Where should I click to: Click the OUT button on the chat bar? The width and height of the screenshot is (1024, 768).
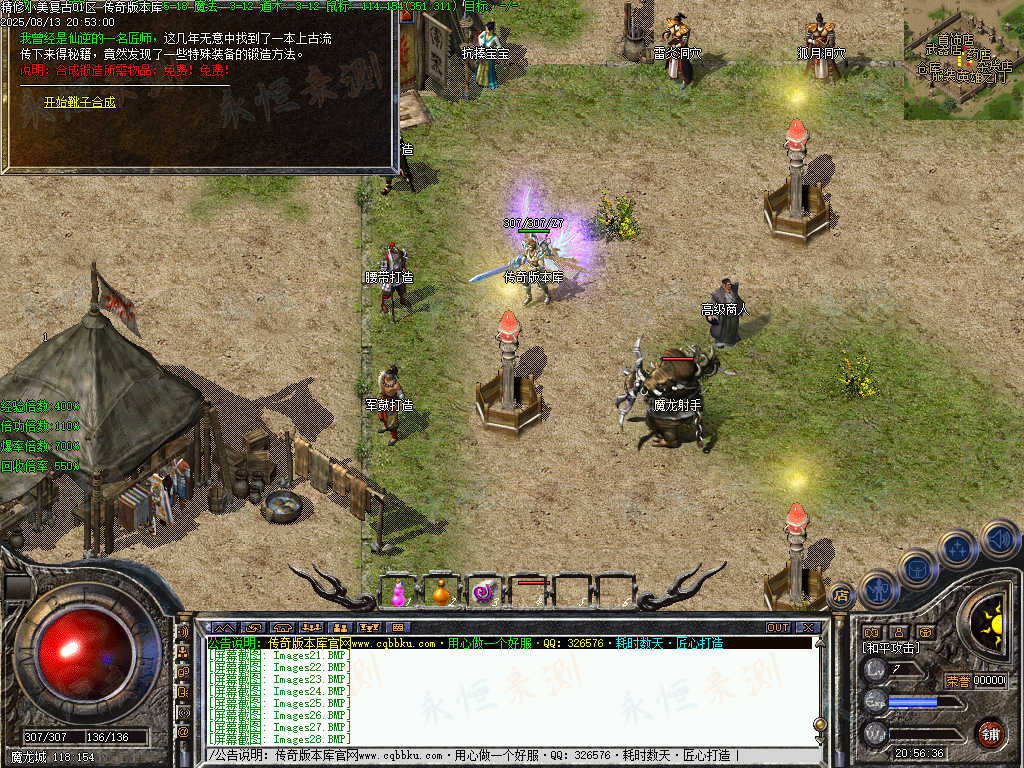pyautogui.click(x=778, y=627)
